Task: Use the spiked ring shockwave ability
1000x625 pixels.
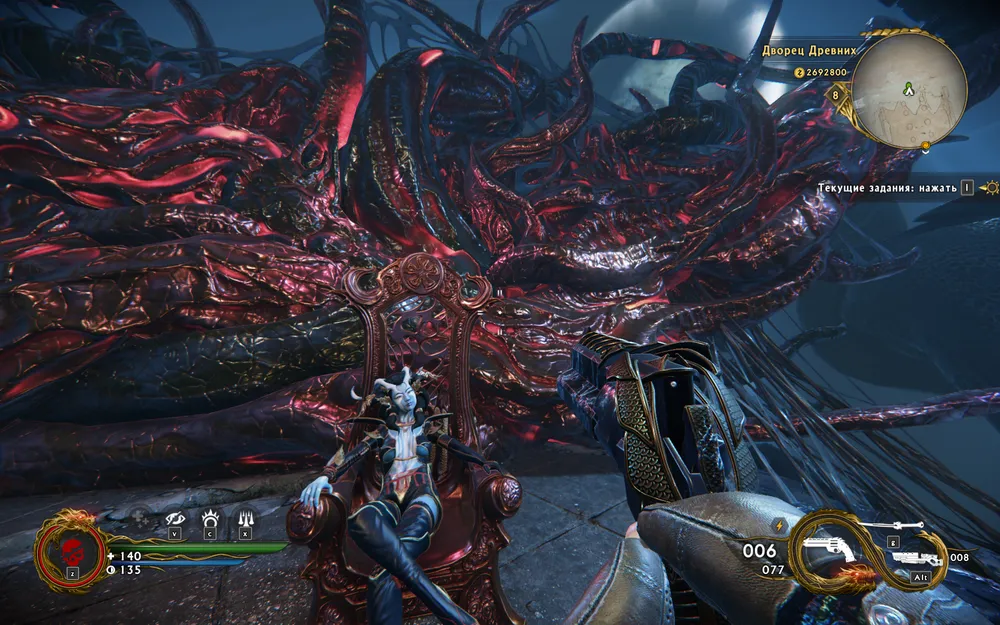Action: point(210,517)
